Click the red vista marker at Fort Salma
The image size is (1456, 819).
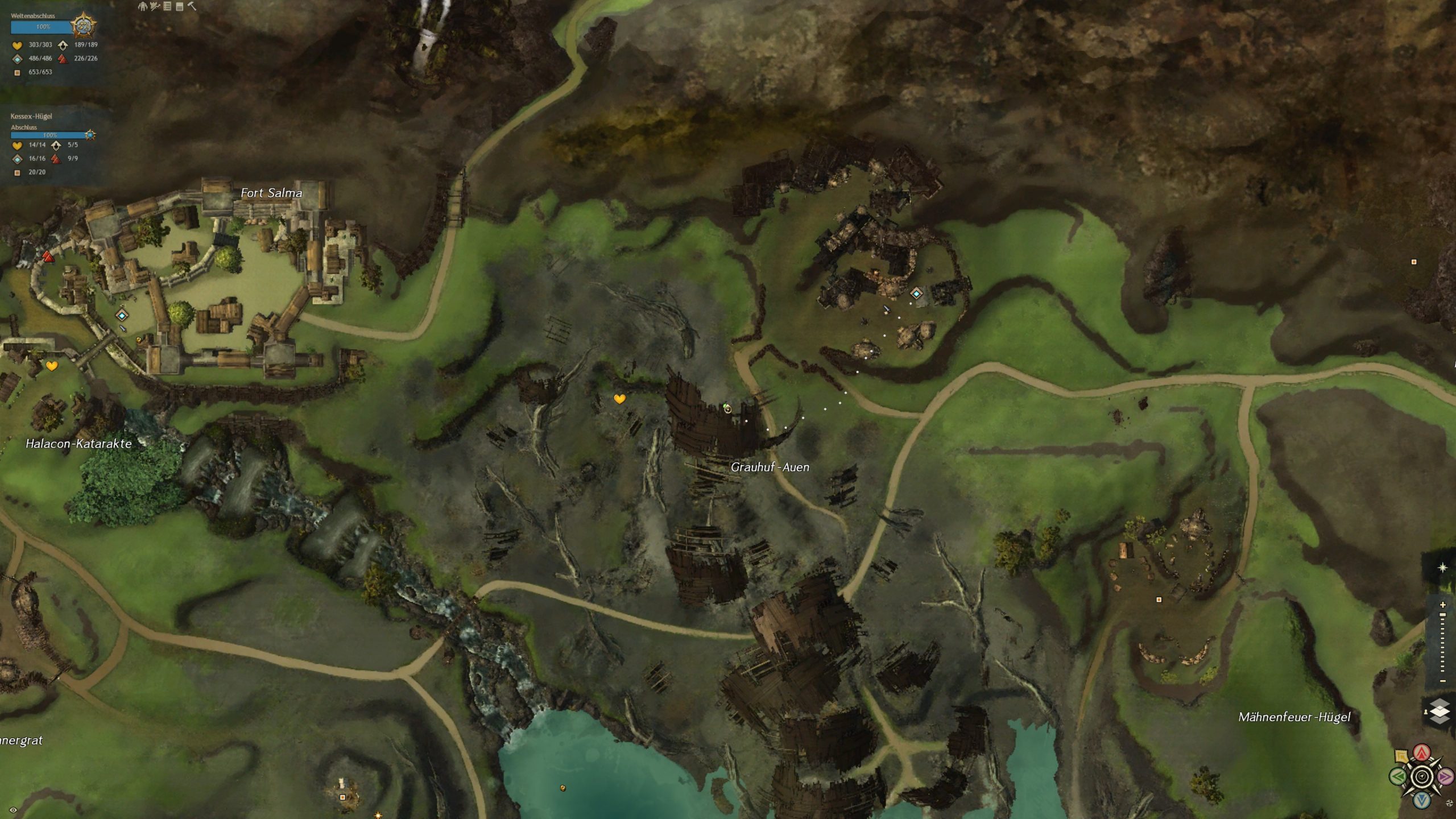48,257
